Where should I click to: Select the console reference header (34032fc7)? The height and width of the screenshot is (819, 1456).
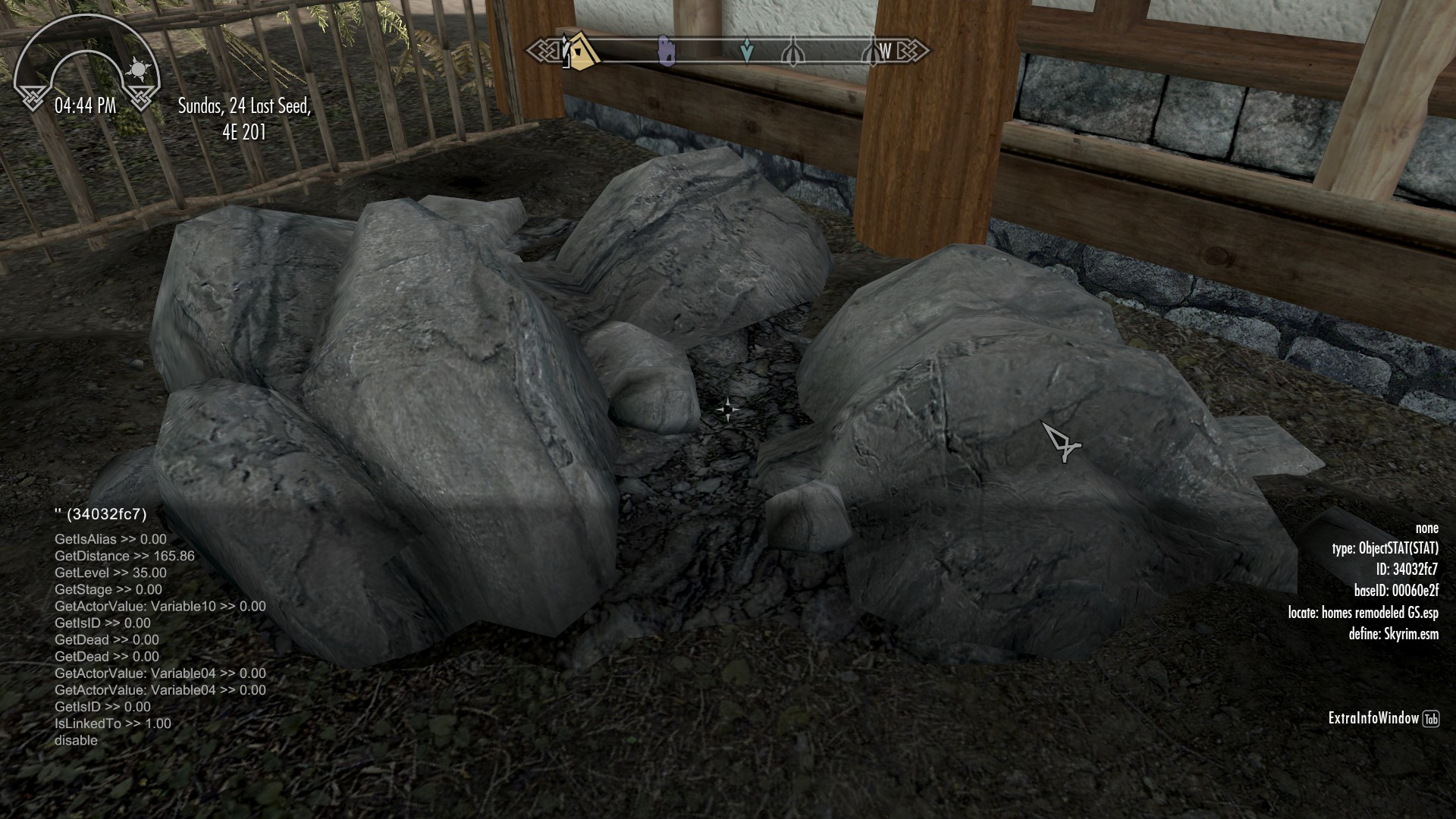(101, 514)
